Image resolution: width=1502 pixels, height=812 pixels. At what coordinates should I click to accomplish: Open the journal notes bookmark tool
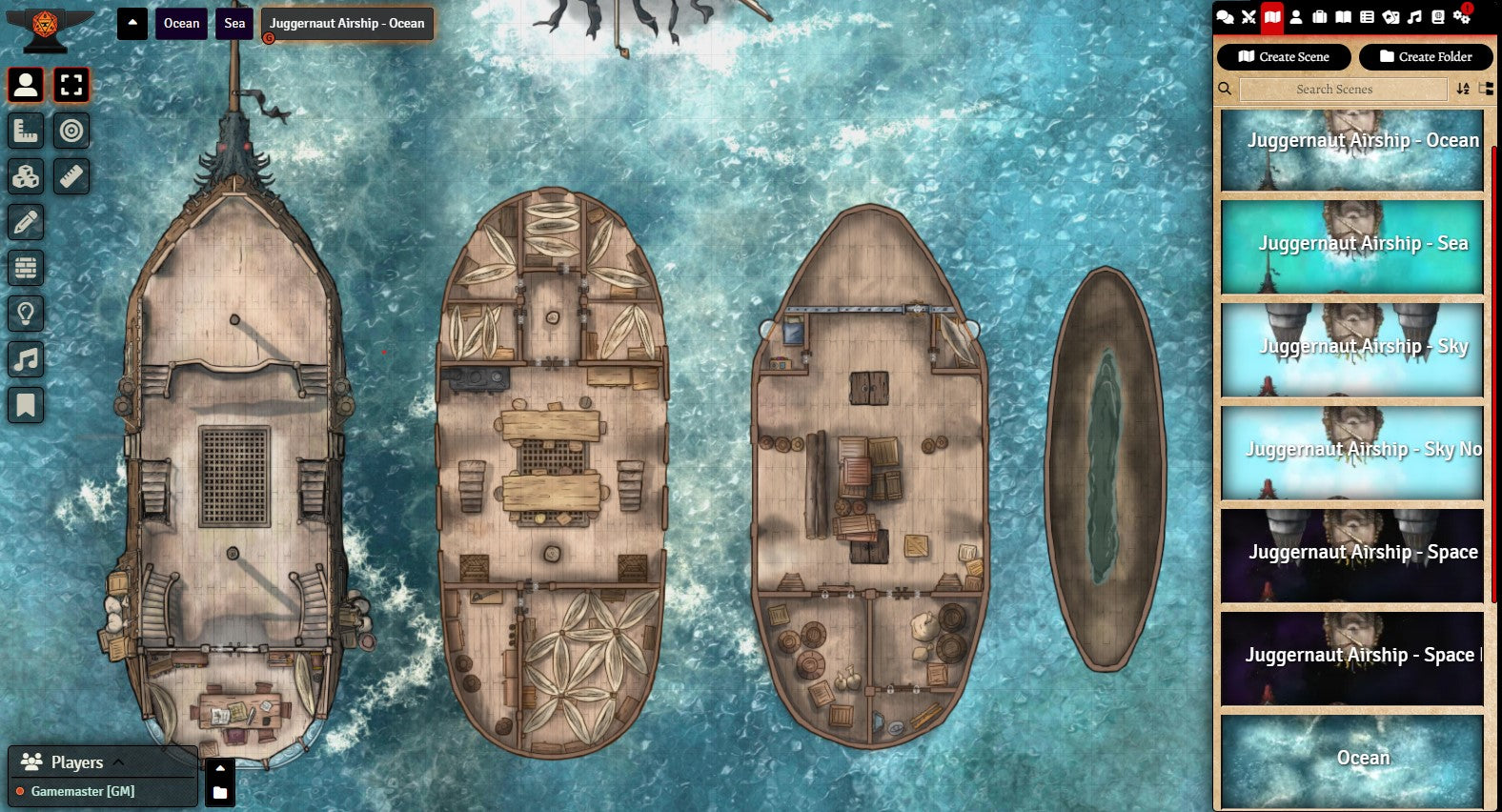[x=26, y=405]
